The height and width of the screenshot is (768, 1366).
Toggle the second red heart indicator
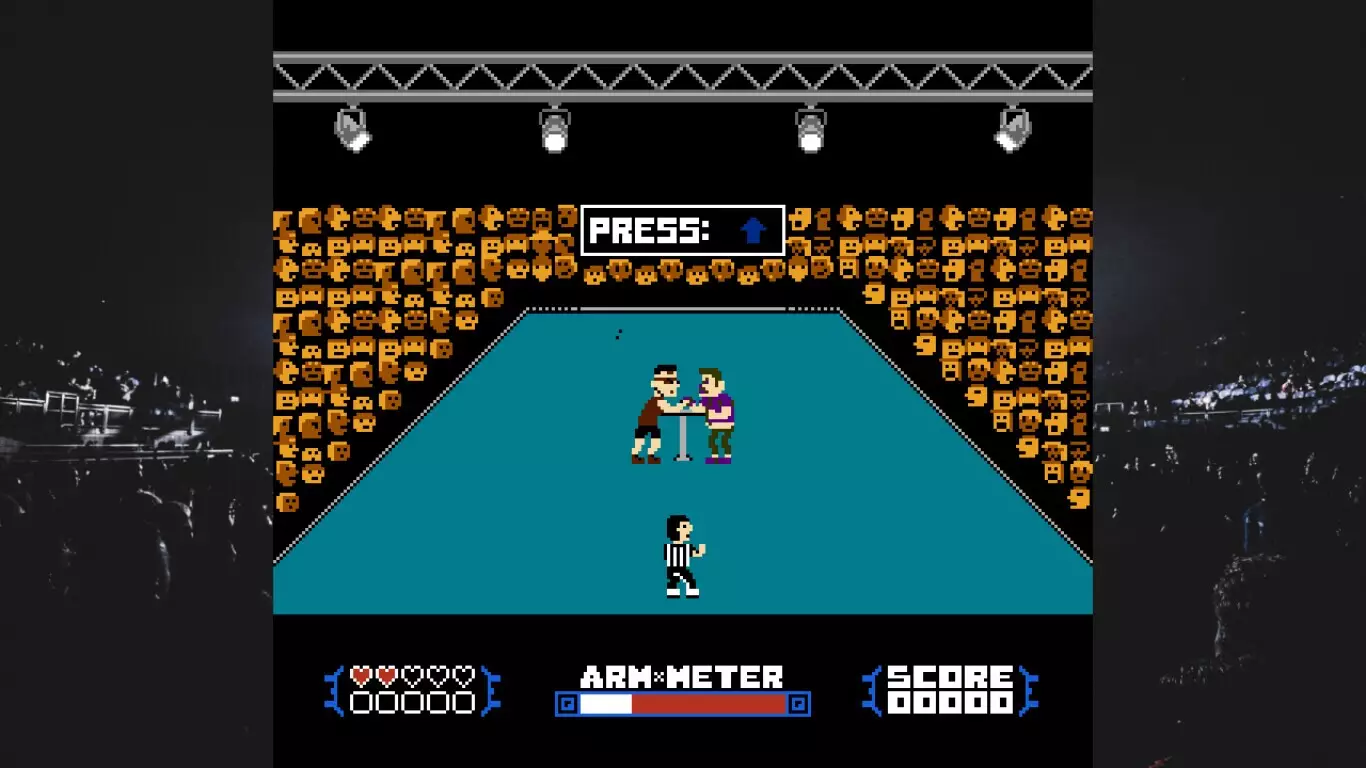(386, 676)
